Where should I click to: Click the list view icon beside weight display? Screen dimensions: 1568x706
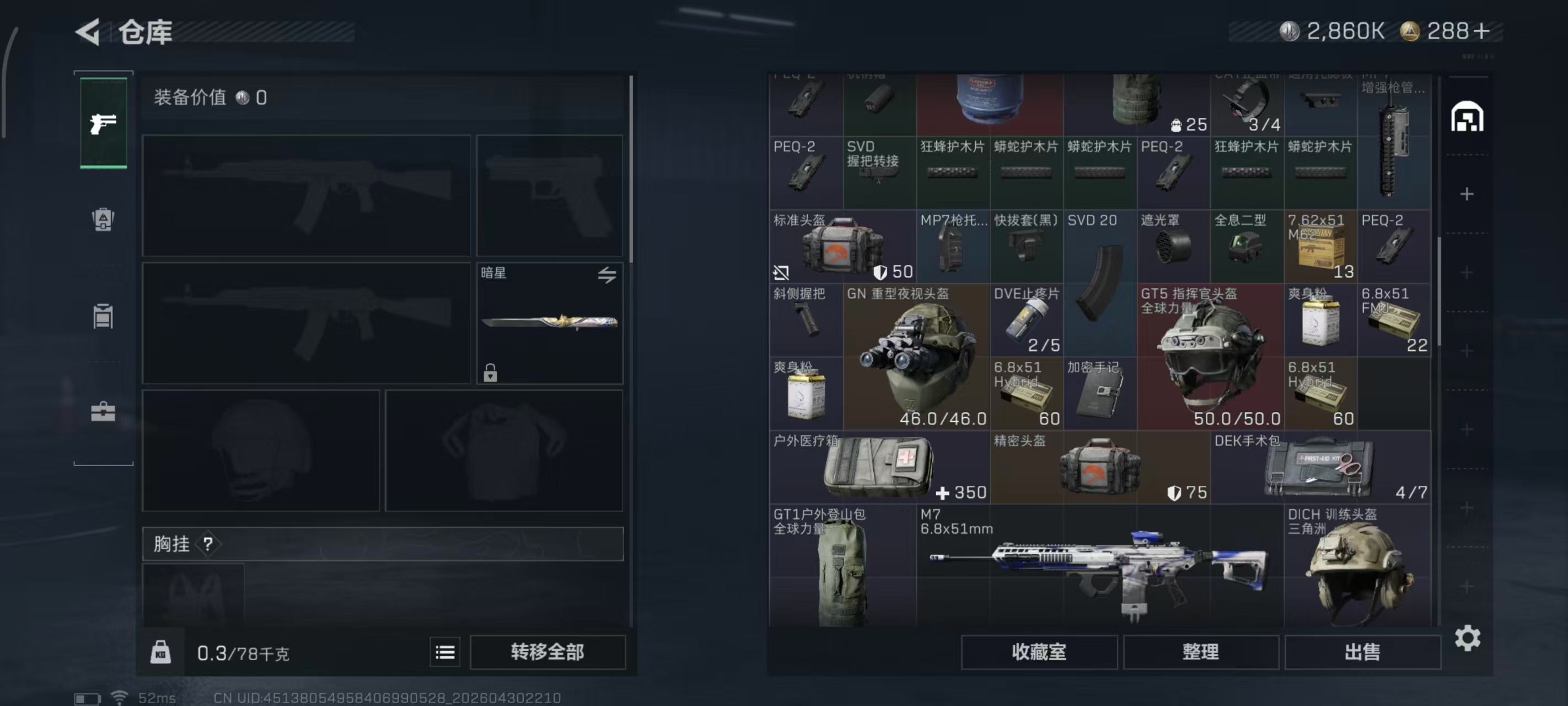[445, 652]
